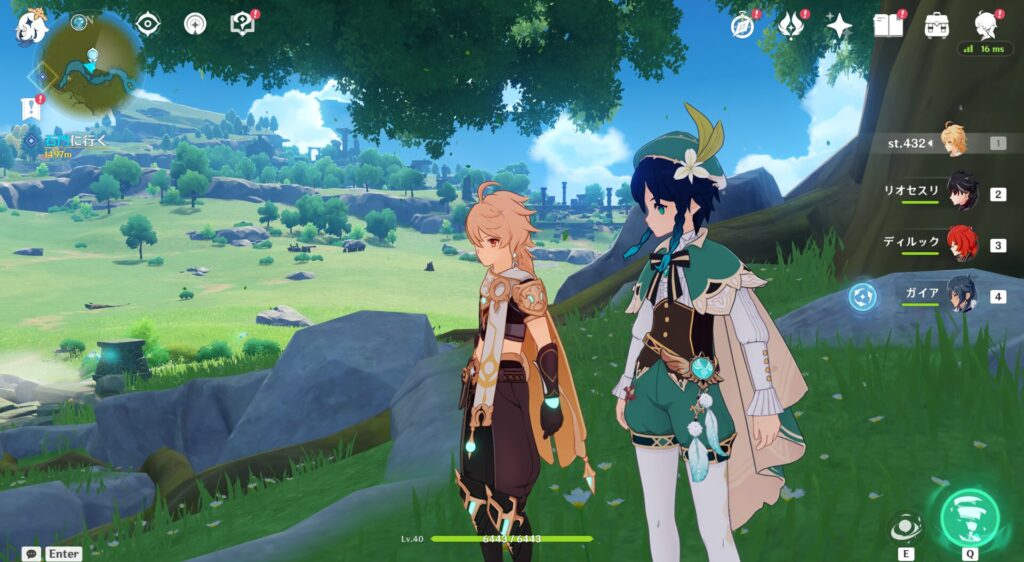Open the tutorial question-mark book icon
1024x562 pixels.
pyautogui.click(x=243, y=23)
